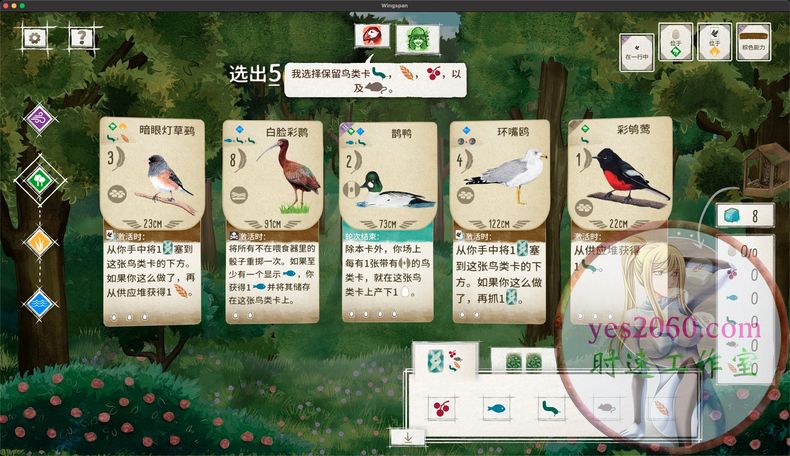Pick the 鹊鸭 duck card
The image size is (790, 456).
click(388, 220)
